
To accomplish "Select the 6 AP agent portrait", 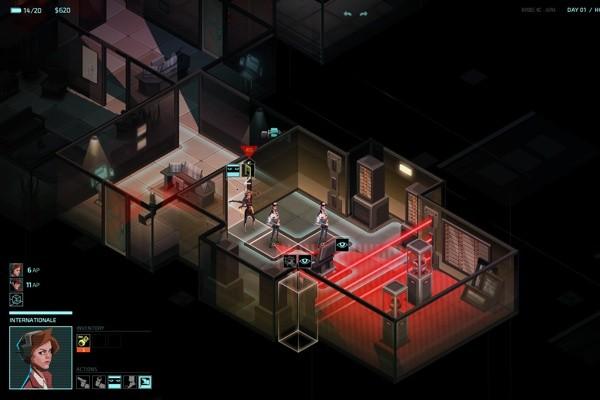I will click(x=15, y=269).
